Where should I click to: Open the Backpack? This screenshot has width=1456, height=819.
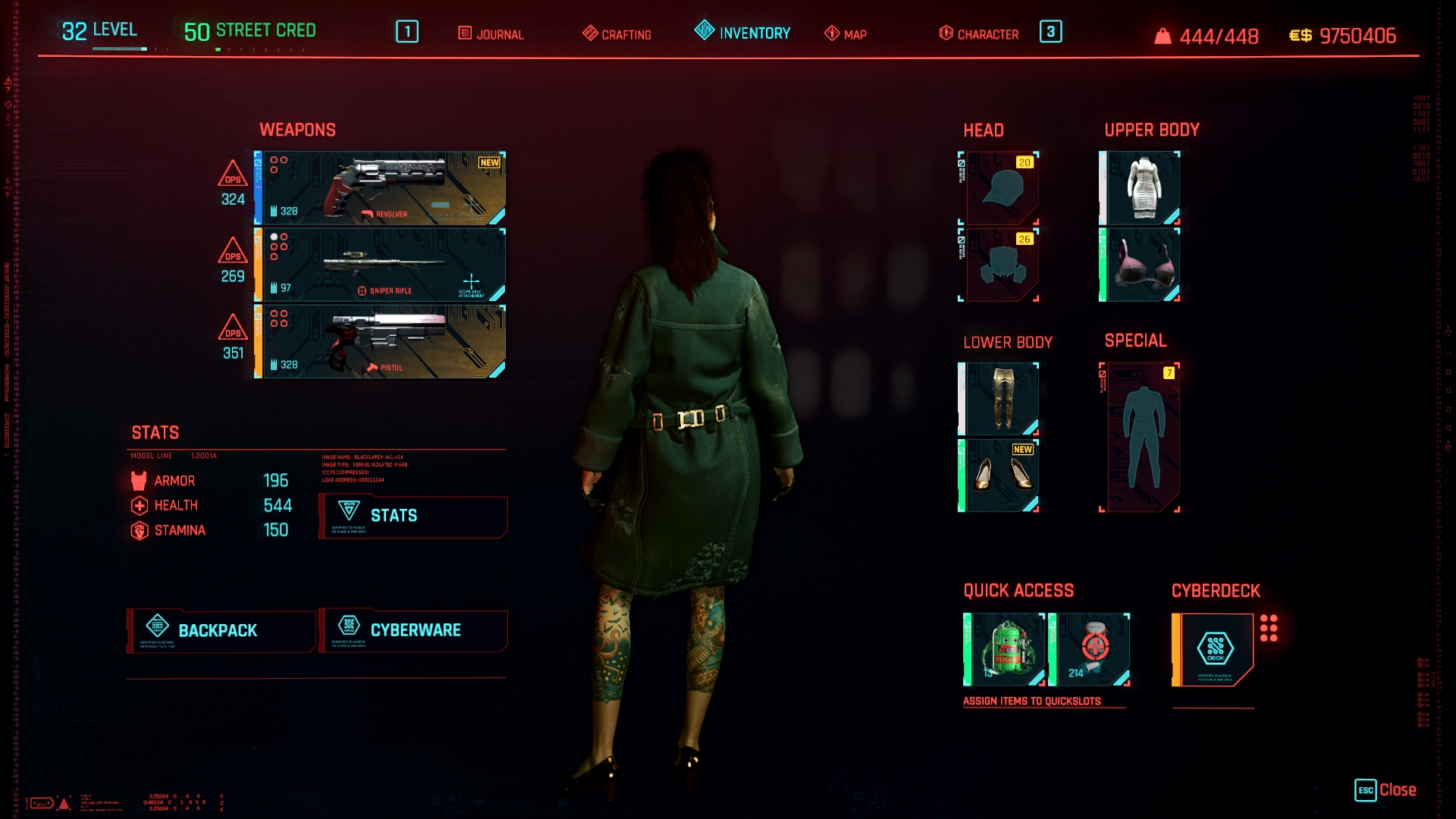click(221, 631)
